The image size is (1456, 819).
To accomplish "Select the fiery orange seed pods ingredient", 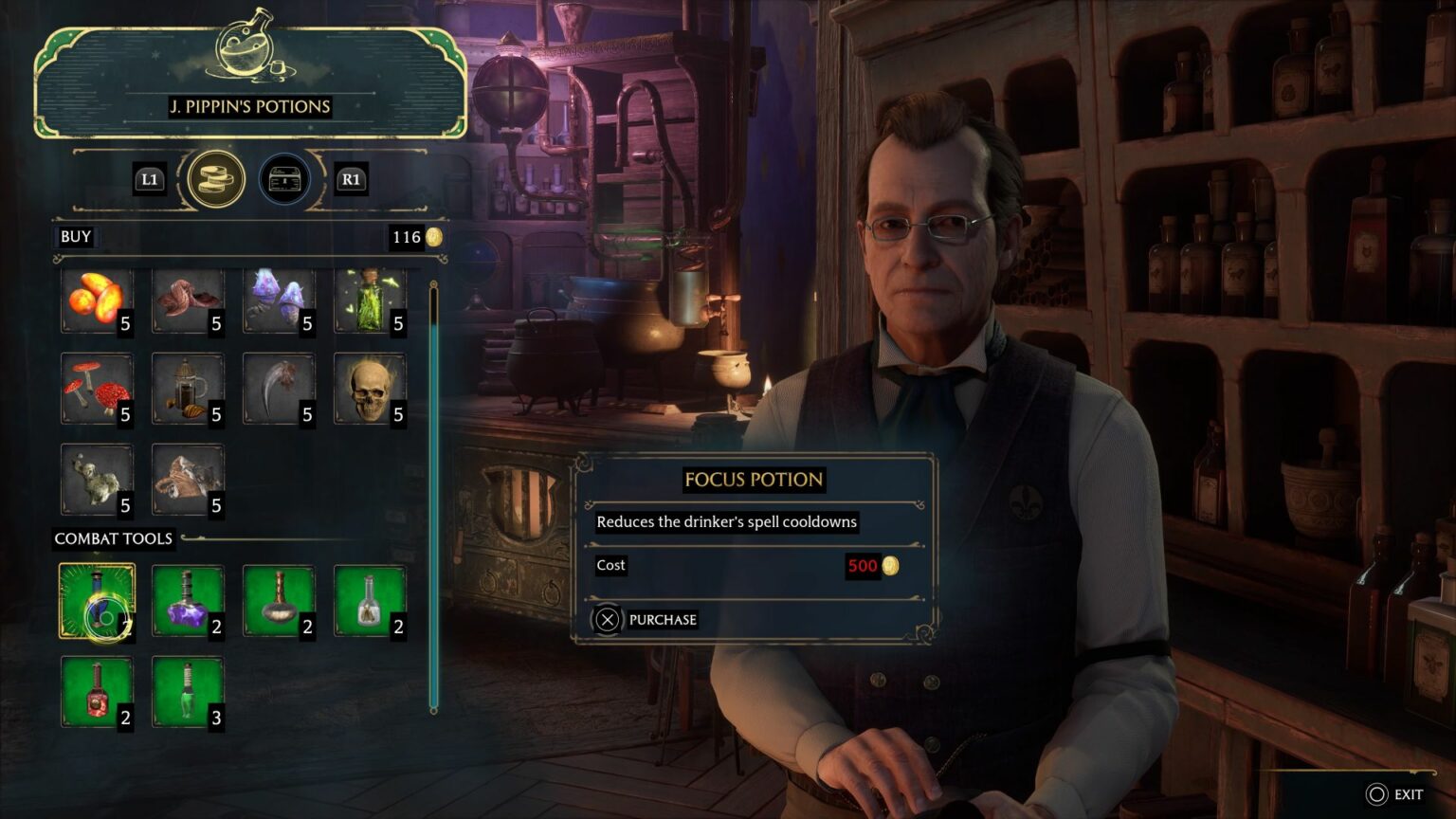I will click(x=98, y=299).
